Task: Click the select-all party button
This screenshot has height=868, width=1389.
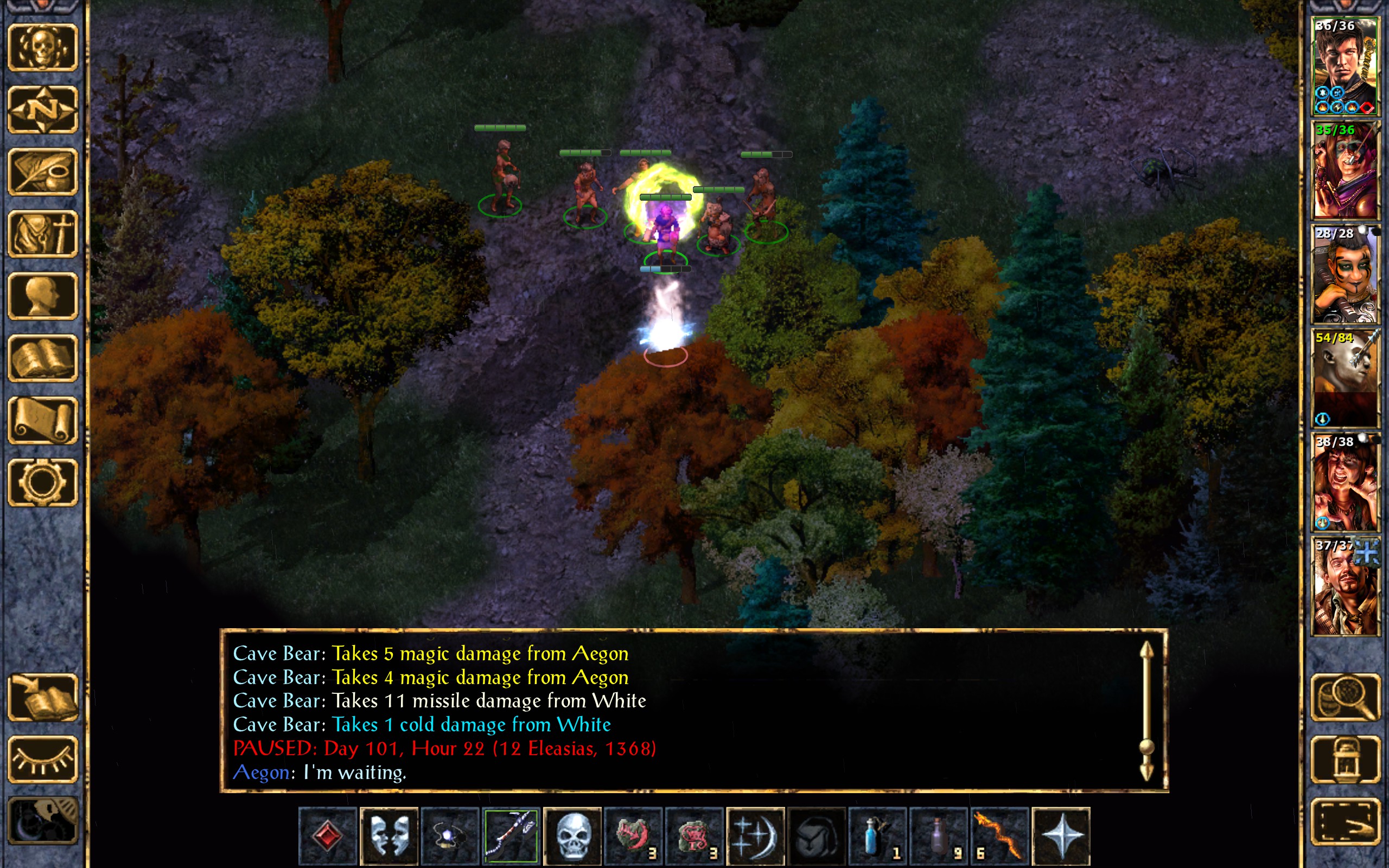Action: coord(1345,821)
